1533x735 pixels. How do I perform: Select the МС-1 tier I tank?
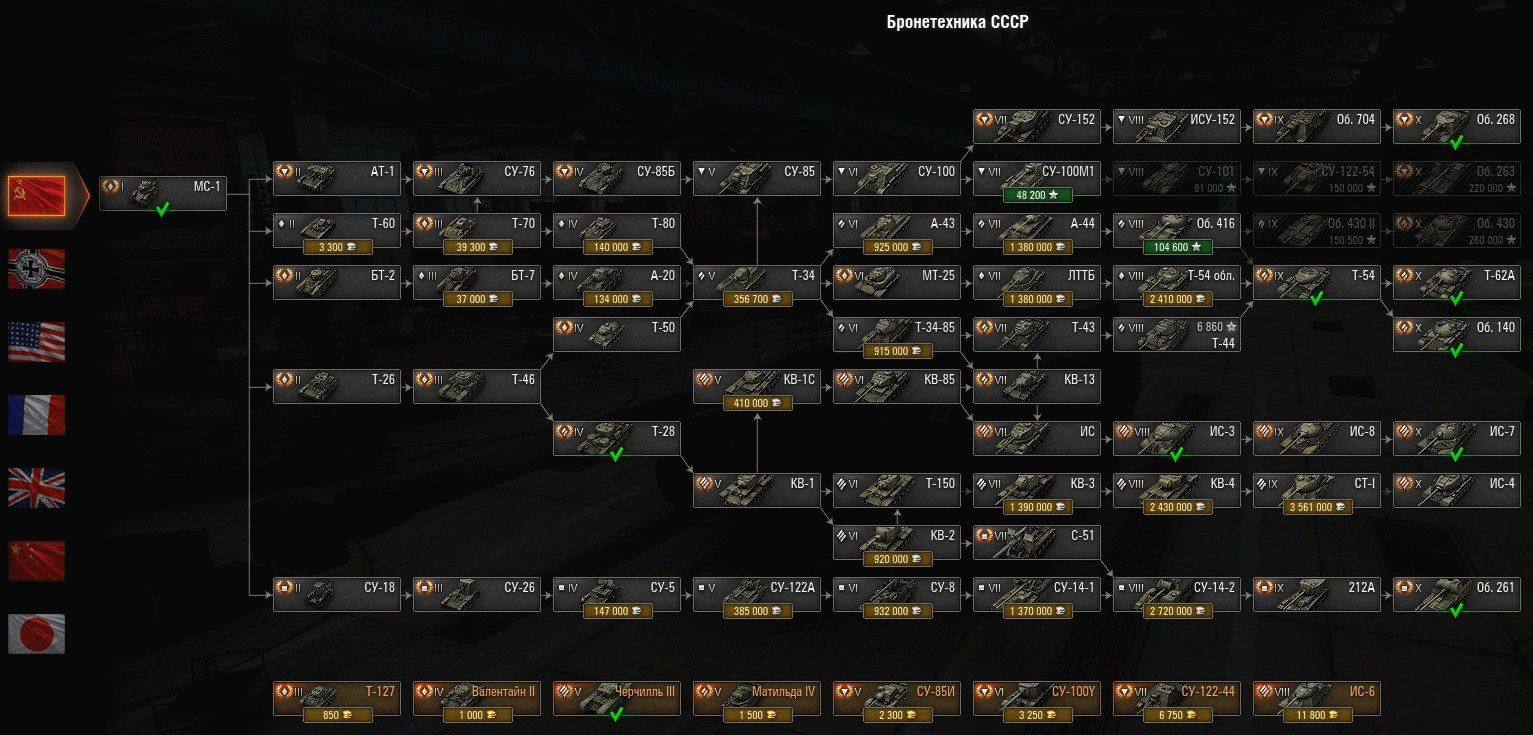pyautogui.click(x=163, y=193)
